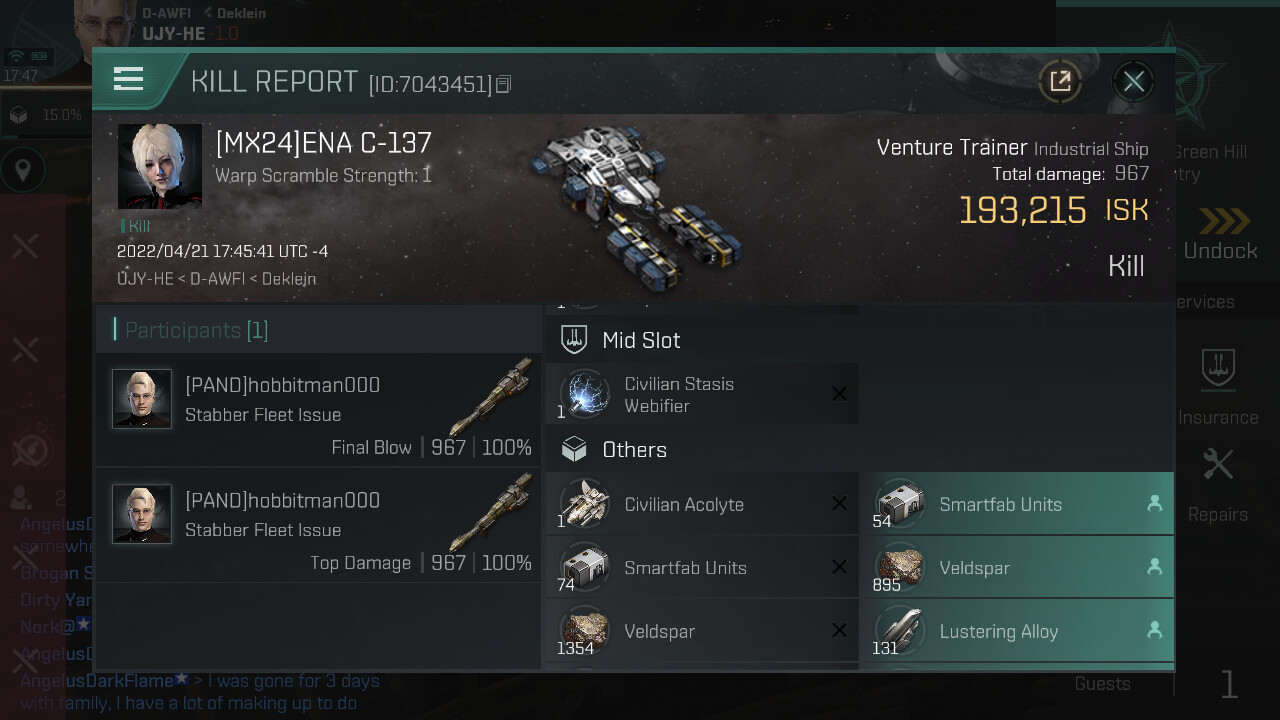Select the Top Damage participant row
This screenshot has width=1280, height=720.
[x=318, y=525]
